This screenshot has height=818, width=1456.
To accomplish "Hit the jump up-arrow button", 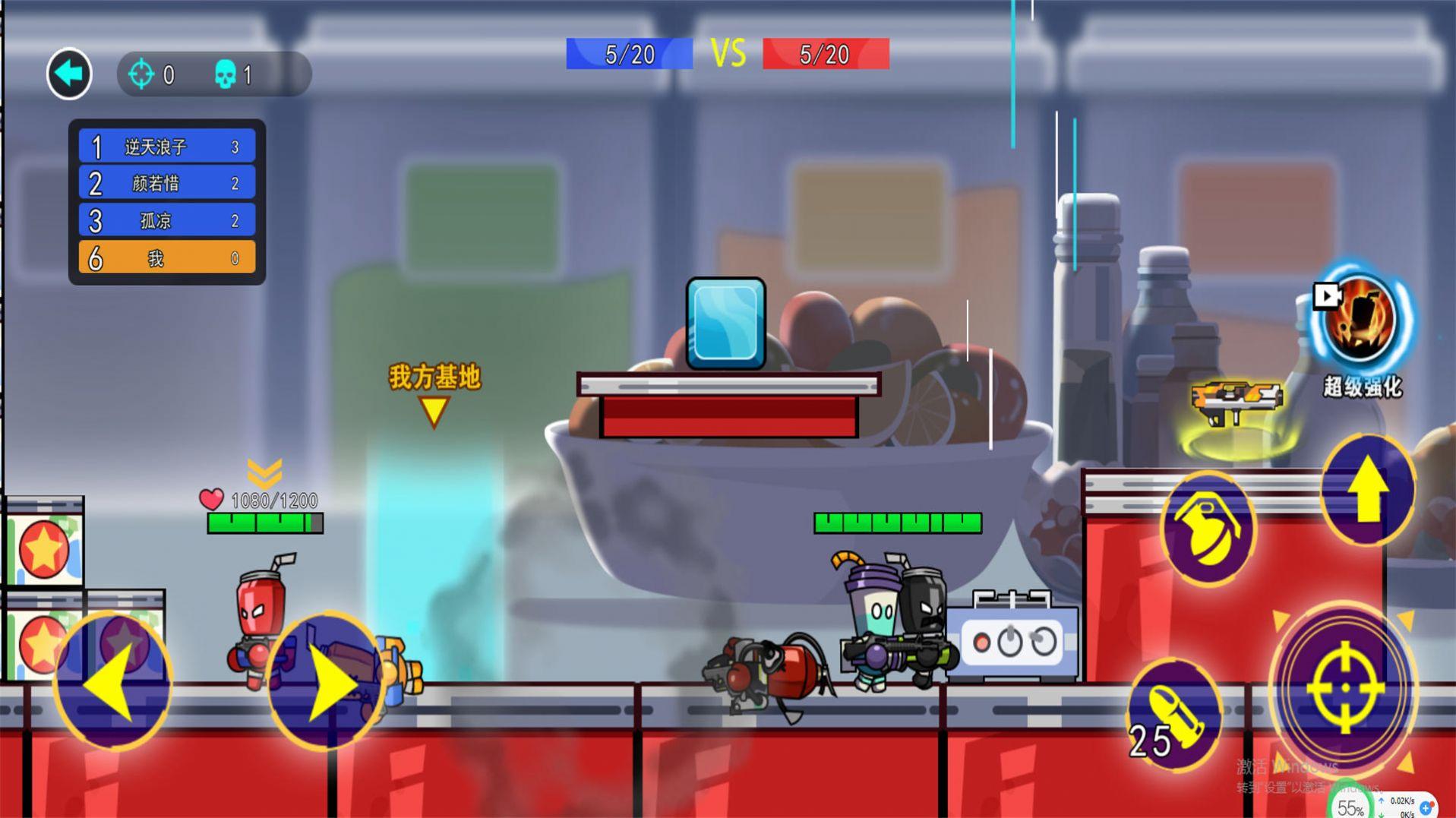I will [1367, 490].
